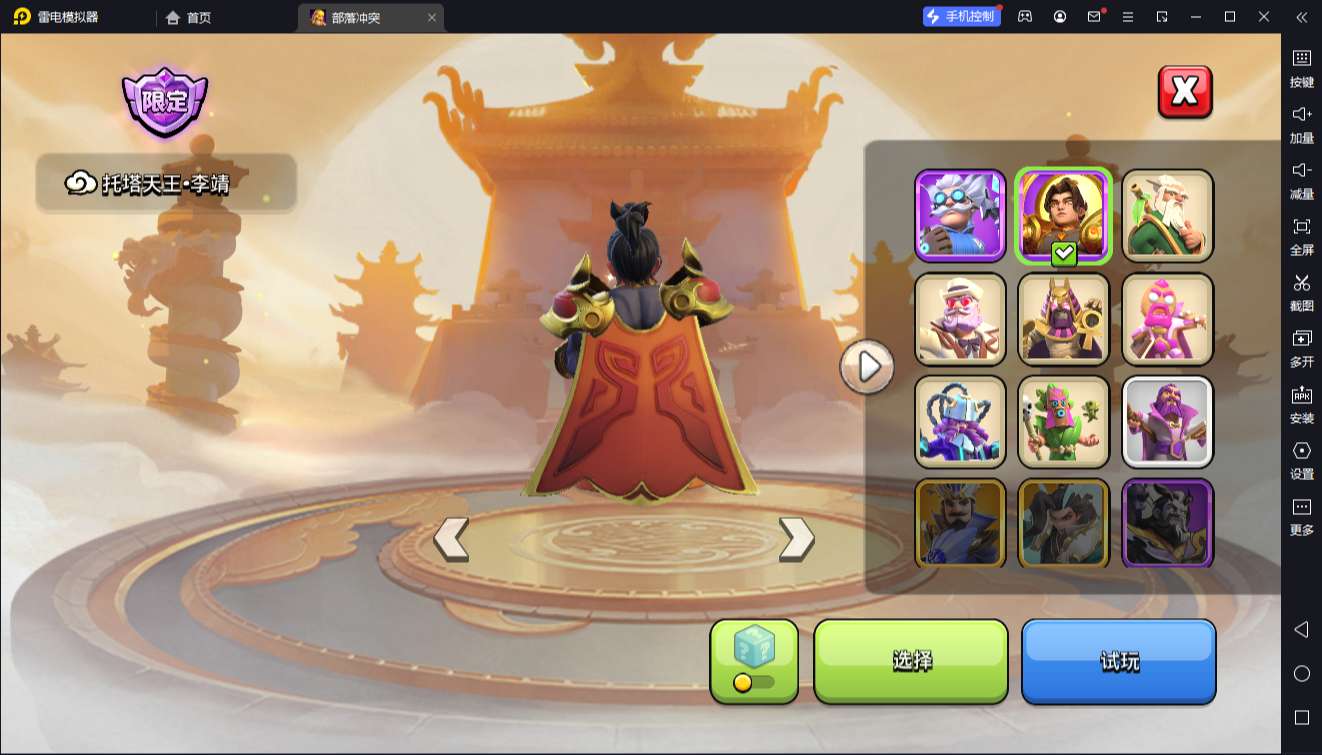
Task: Open the 手机控制 emulator button
Action: point(961,17)
